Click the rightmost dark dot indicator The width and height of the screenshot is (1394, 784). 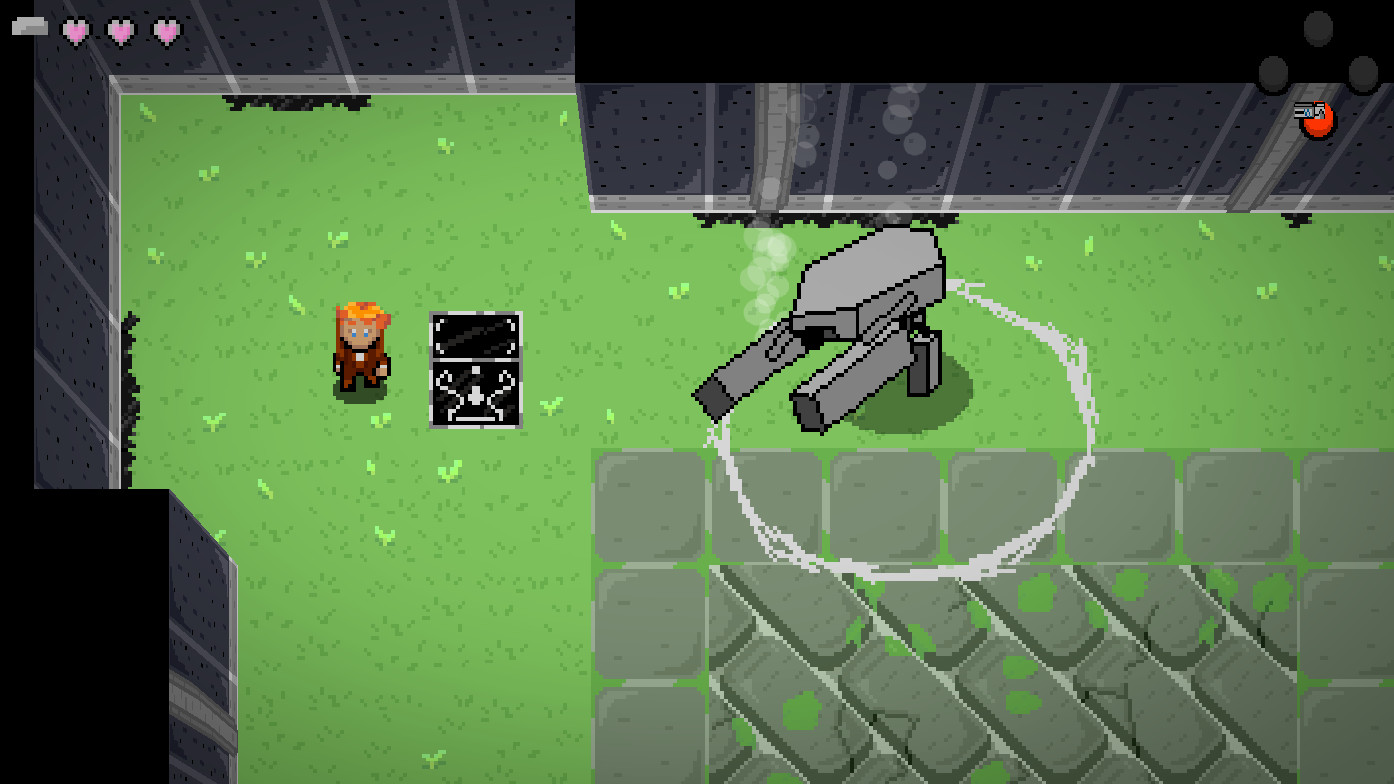pos(1363,75)
